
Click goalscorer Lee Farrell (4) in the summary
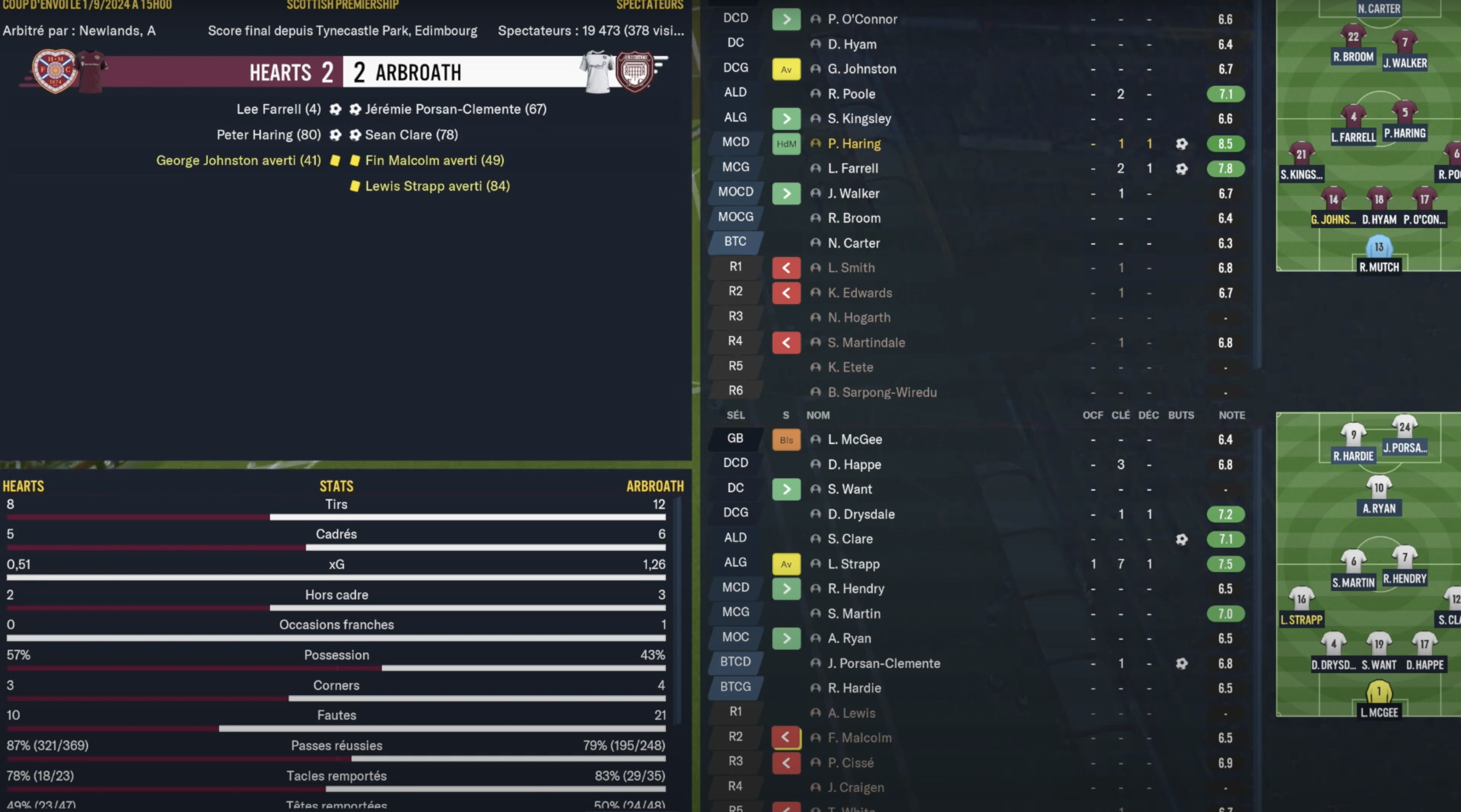pos(278,109)
